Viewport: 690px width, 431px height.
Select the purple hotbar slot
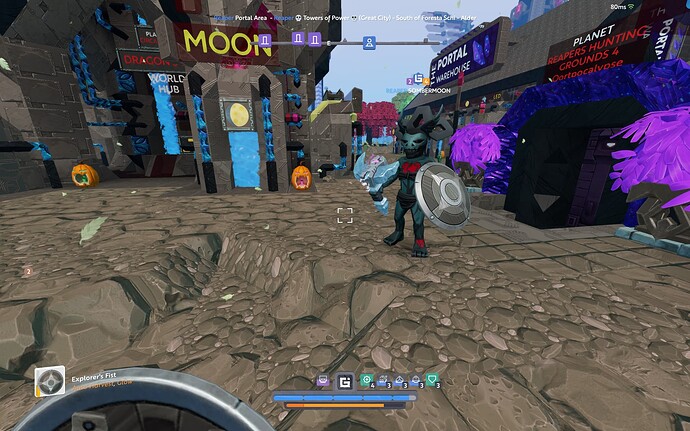pos(323,381)
